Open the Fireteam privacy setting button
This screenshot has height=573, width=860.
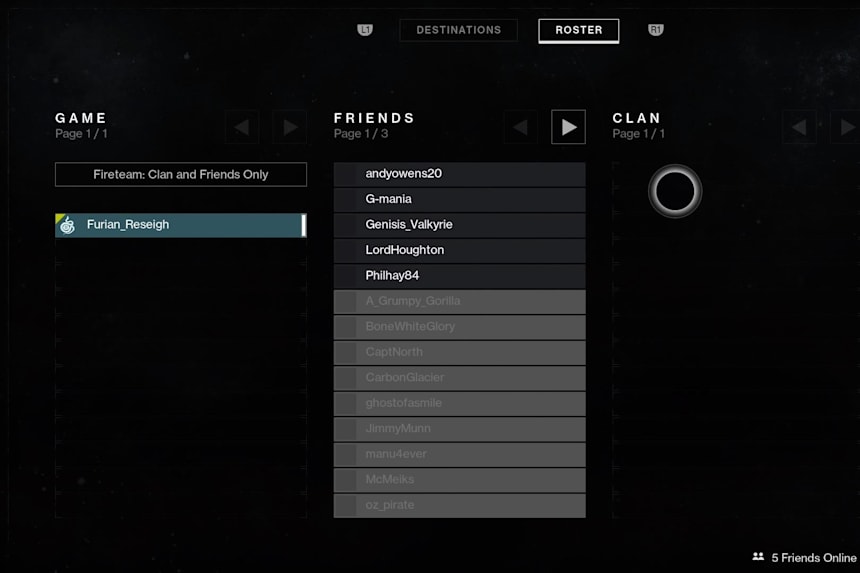click(181, 174)
